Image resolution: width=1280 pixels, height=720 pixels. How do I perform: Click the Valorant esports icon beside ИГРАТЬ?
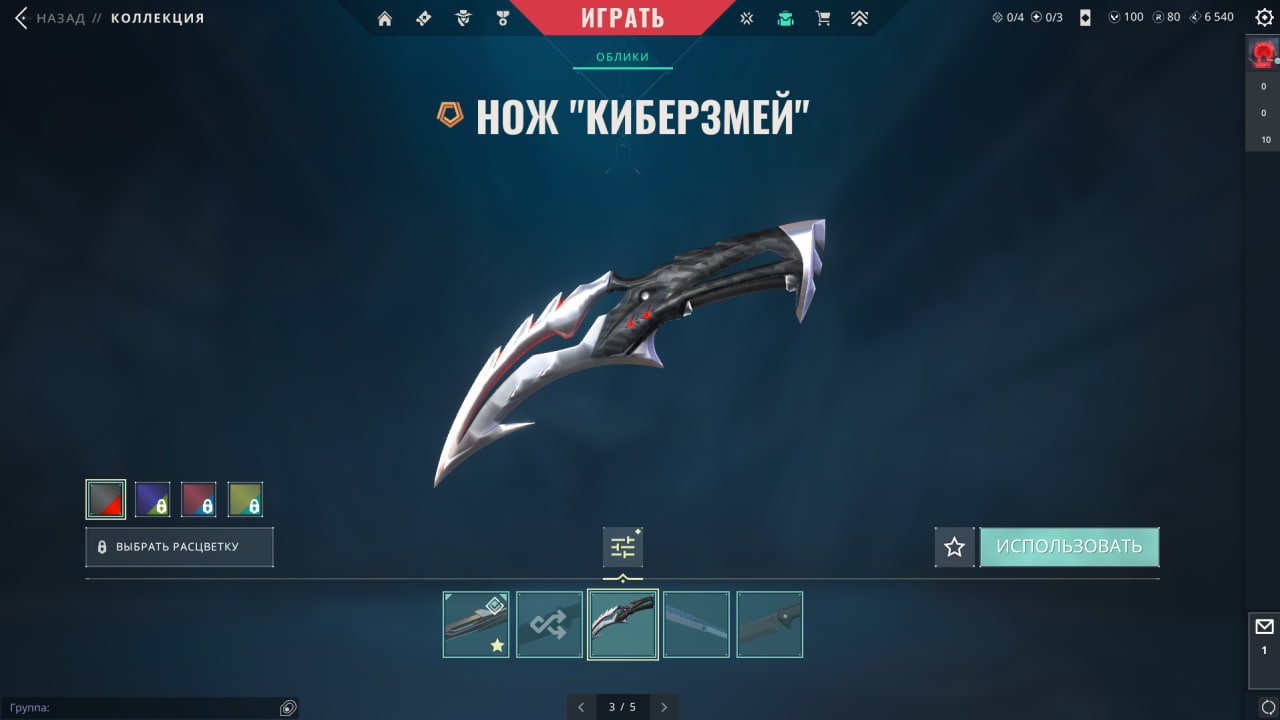(746, 17)
